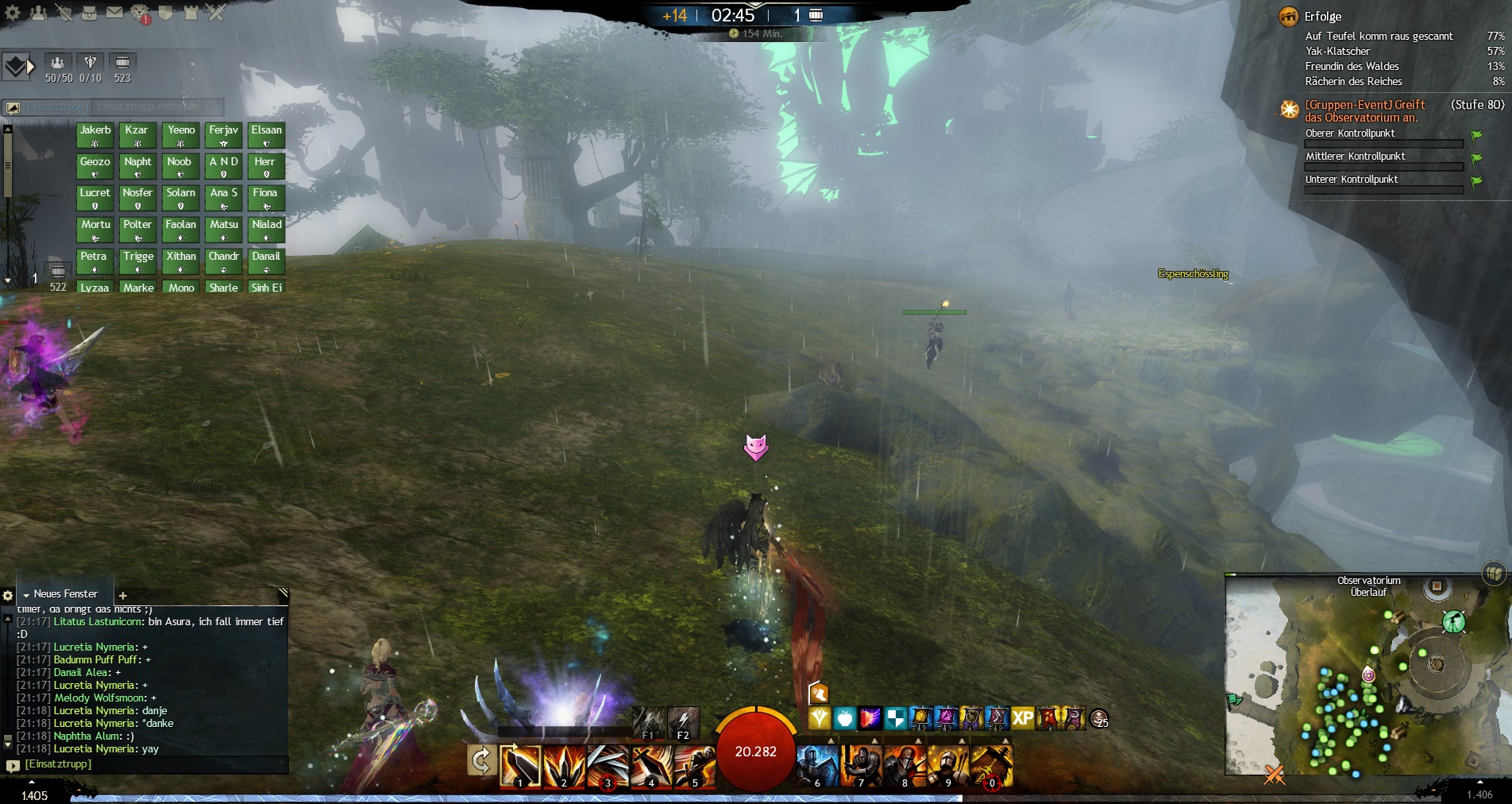Viewport: 1512px width, 804px height.
Task: Select squad member Jakerb
Action: pyautogui.click(x=94, y=135)
